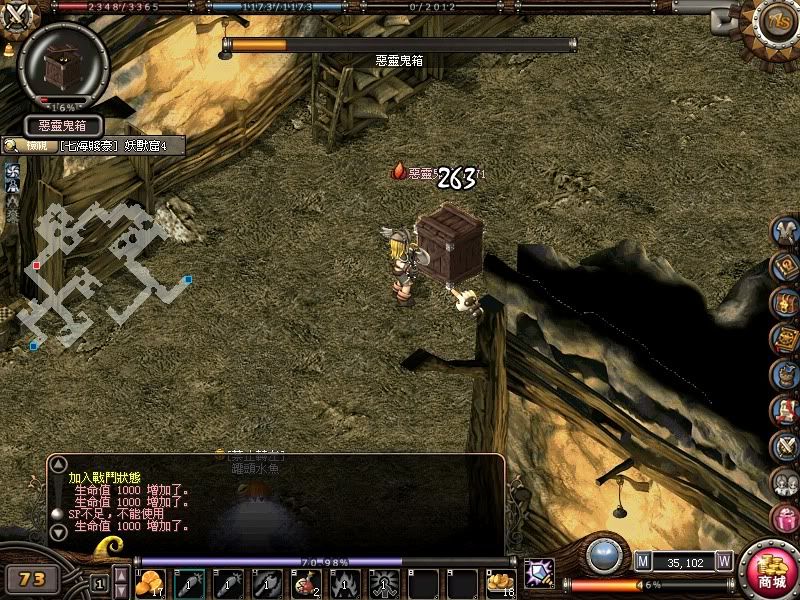Open the two-character social icon

785,481
